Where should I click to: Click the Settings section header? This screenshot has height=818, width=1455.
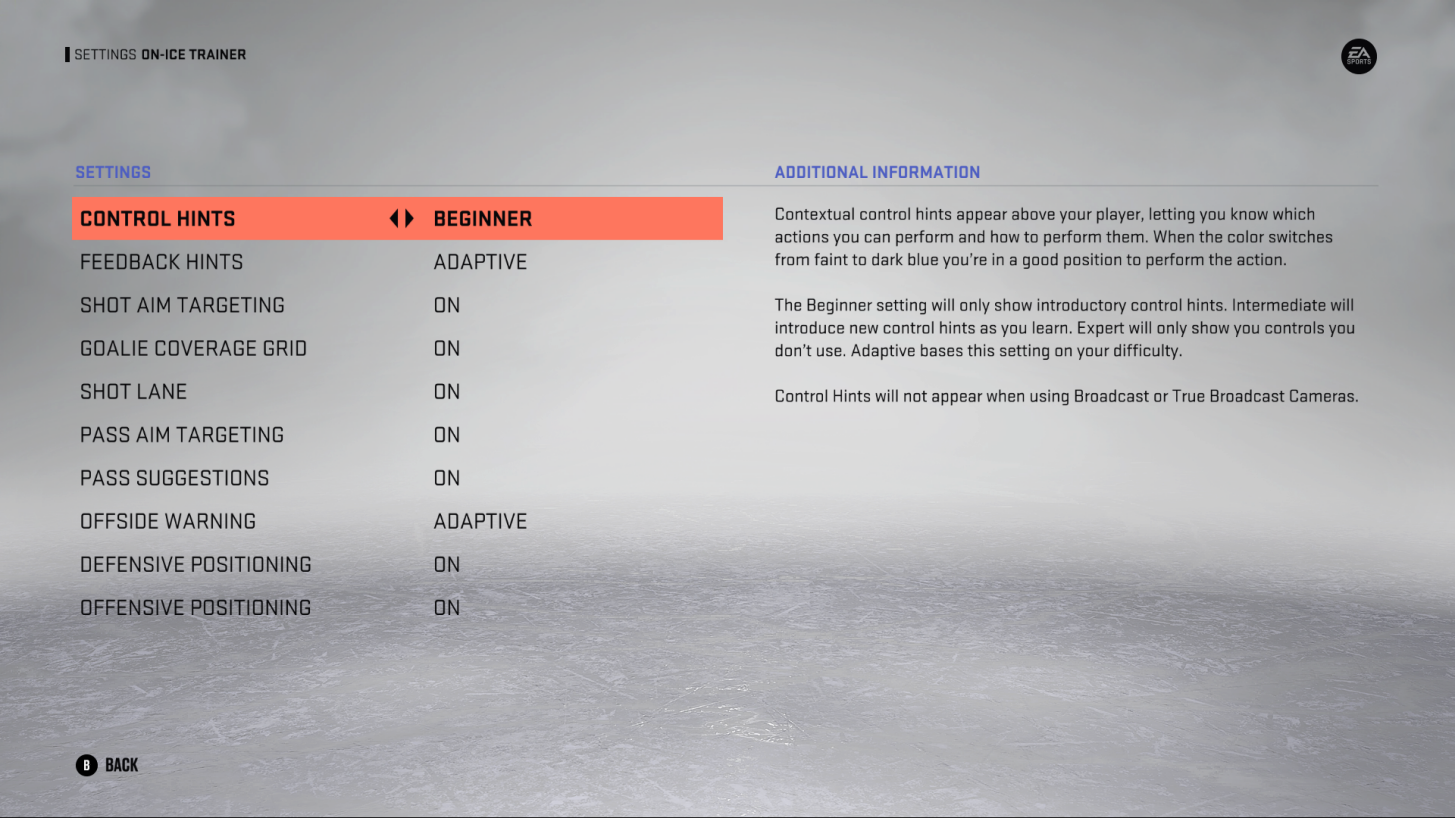(x=113, y=172)
